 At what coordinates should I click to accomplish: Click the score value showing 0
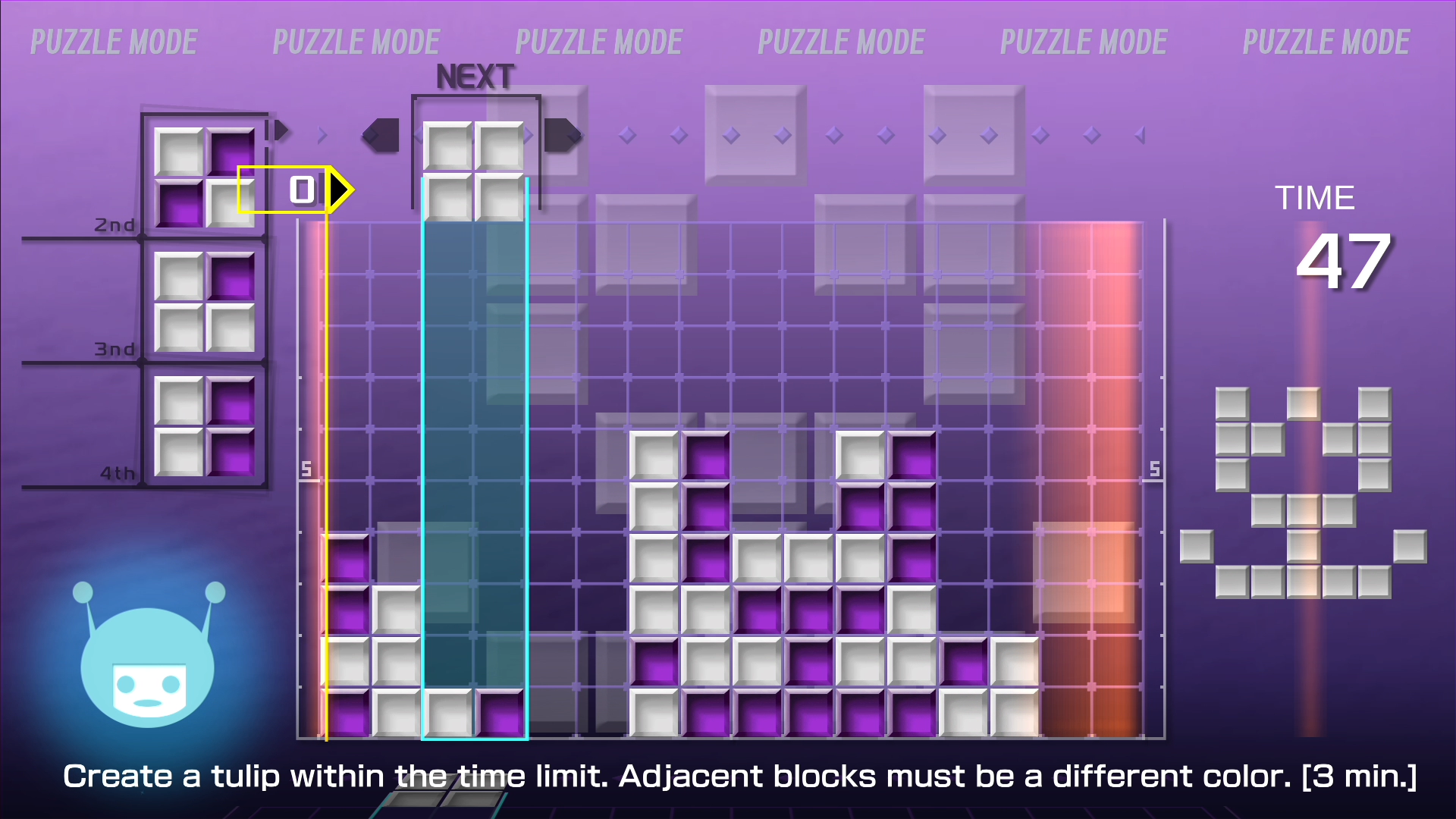tap(301, 189)
